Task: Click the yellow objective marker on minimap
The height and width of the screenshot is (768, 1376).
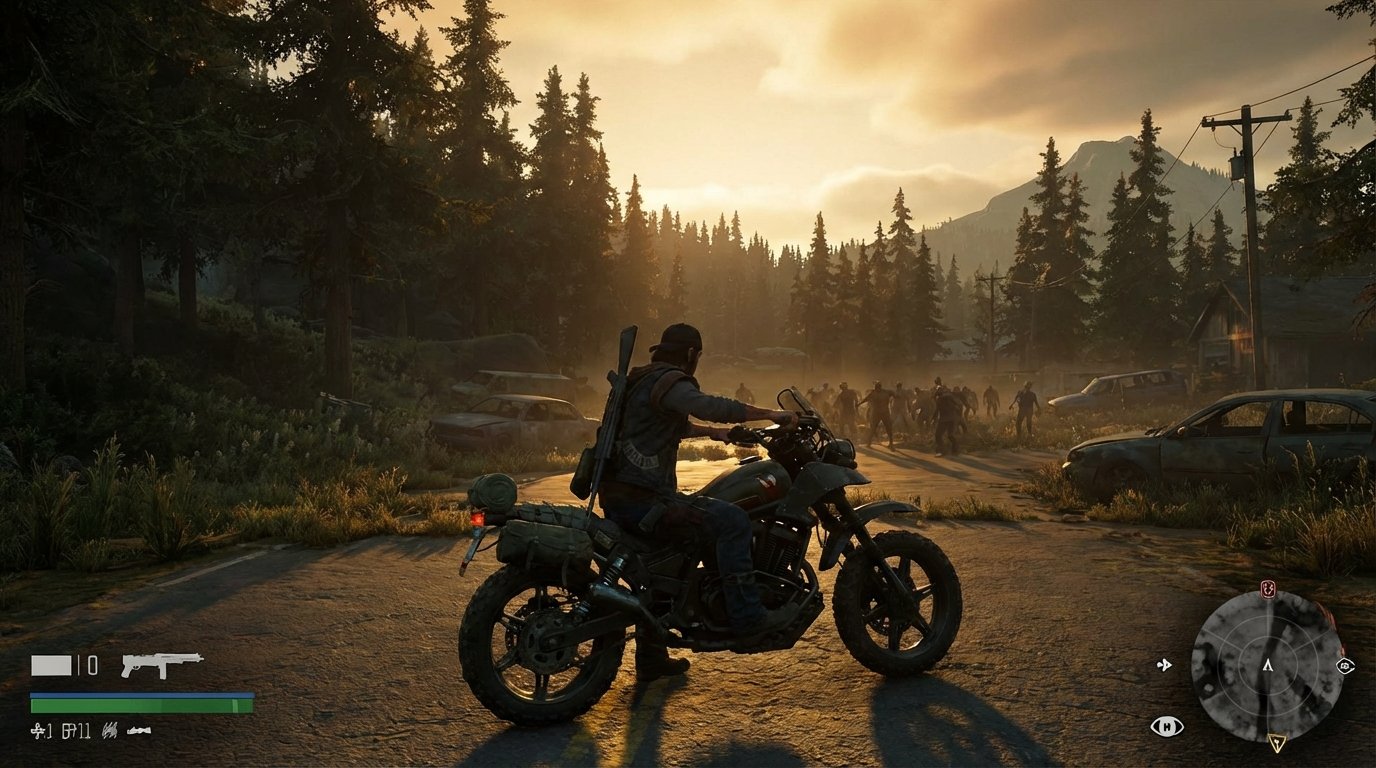Action: [x=1277, y=742]
